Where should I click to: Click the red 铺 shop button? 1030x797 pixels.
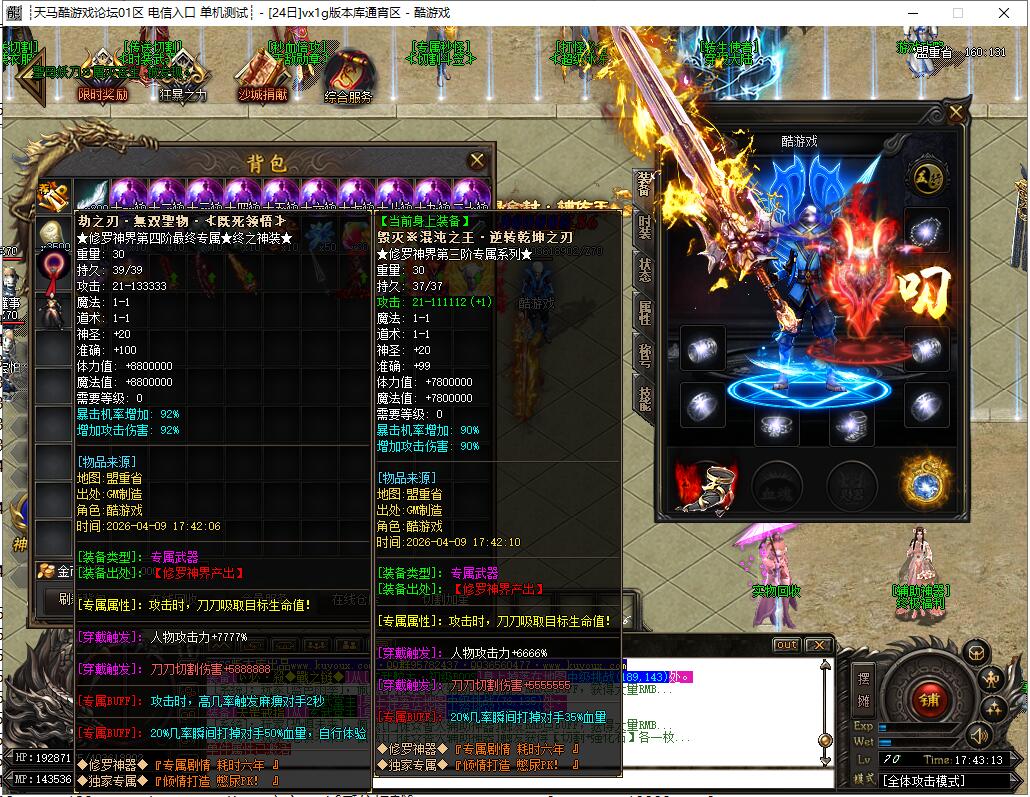click(929, 699)
